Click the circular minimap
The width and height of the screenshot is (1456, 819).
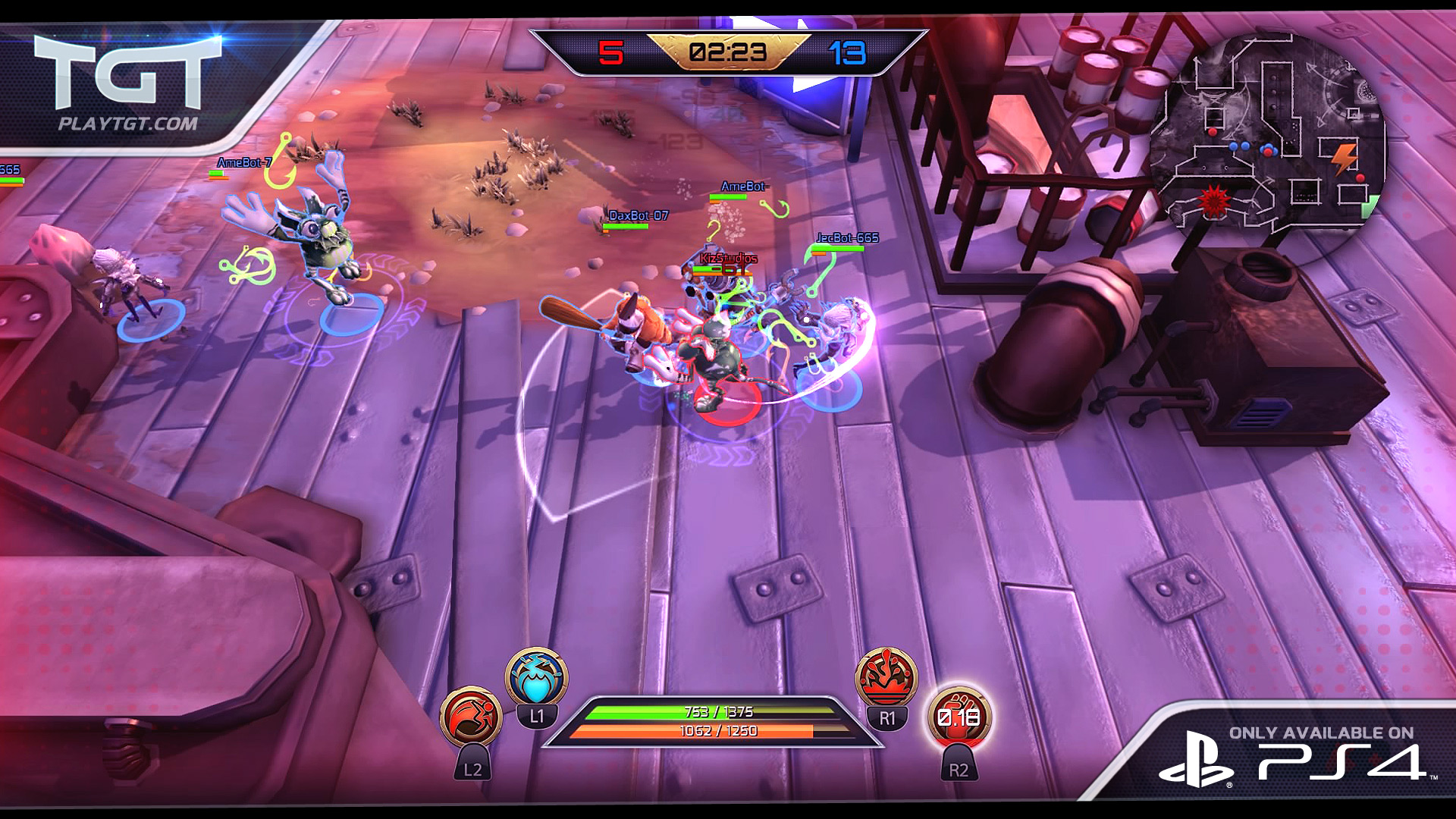click(x=1268, y=135)
